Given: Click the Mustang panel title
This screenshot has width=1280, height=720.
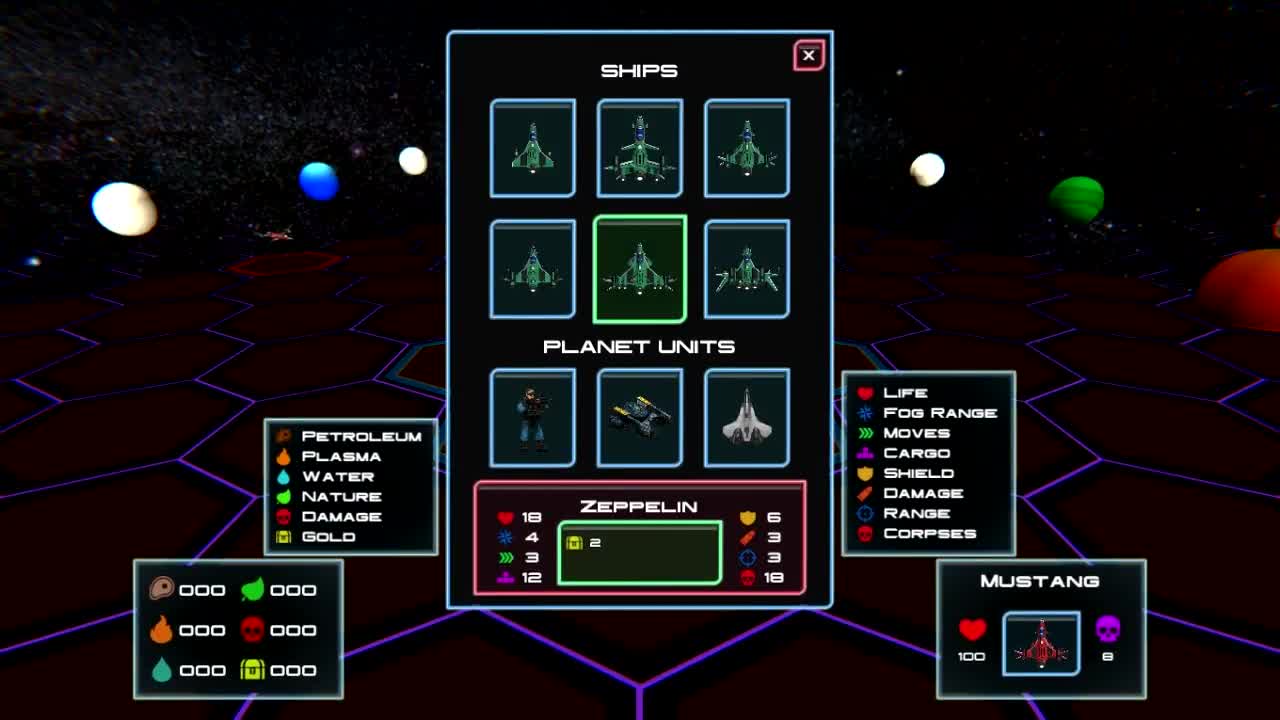Looking at the screenshot, I should coord(1040,580).
